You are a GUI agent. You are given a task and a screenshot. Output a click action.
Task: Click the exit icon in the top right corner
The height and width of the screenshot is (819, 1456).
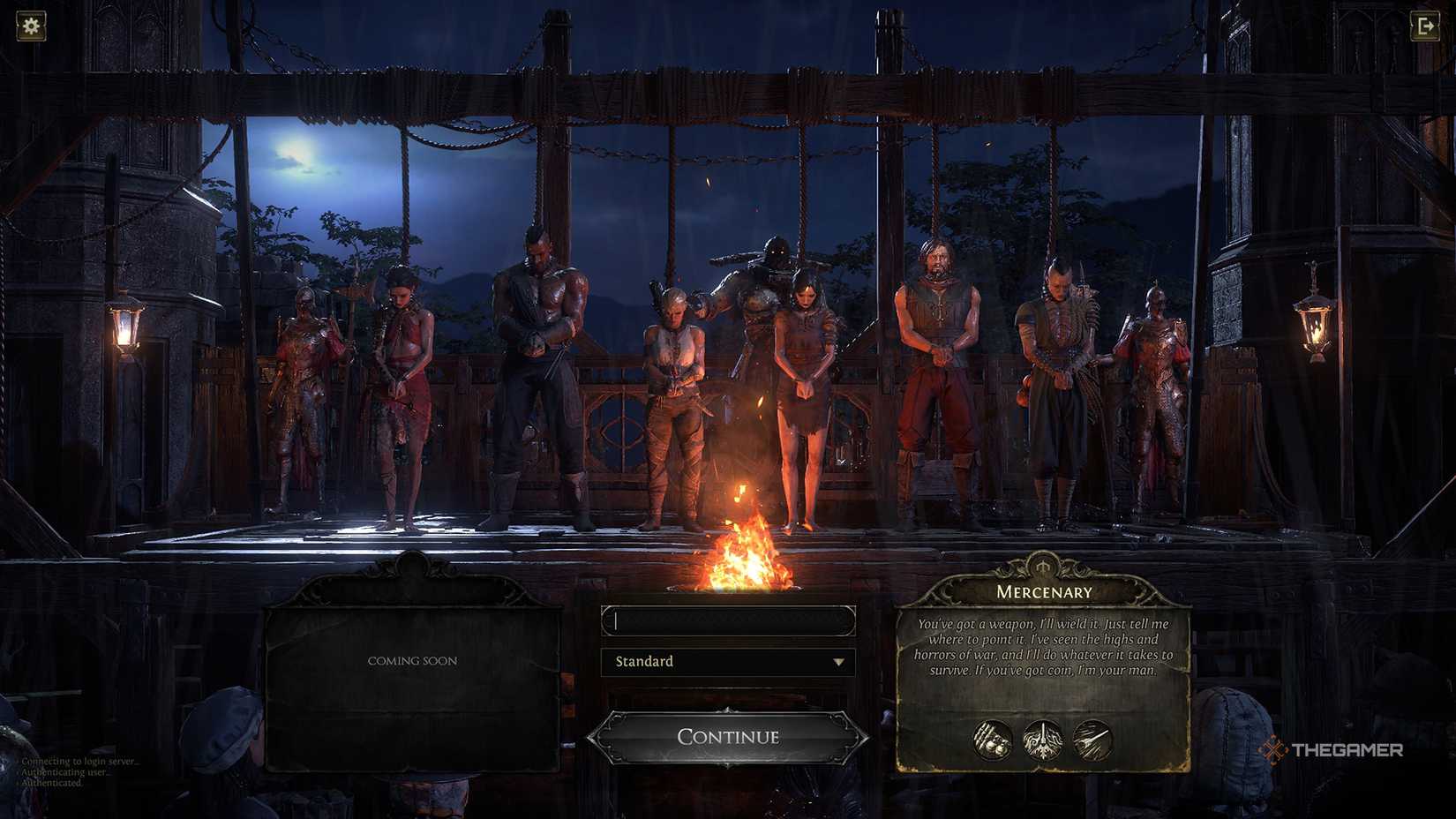1425,25
